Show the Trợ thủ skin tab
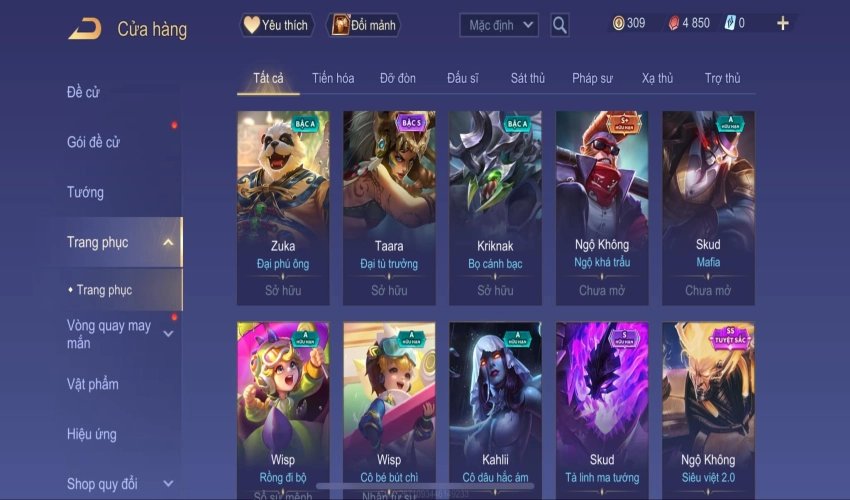 point(722,78)
